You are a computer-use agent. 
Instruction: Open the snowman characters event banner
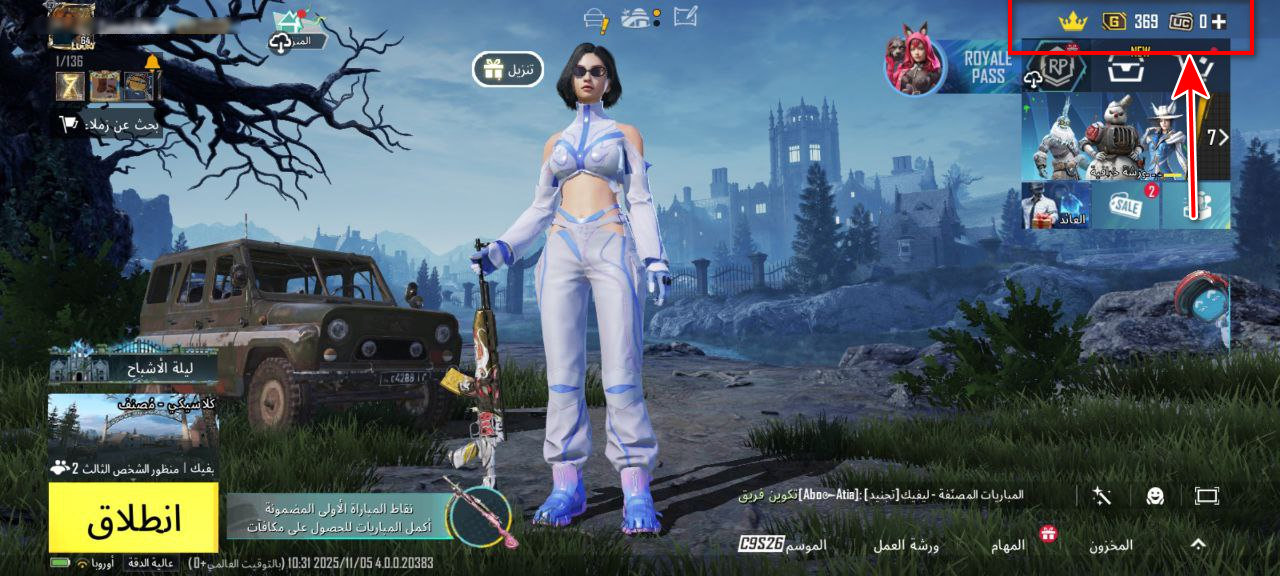(1112, 137)
